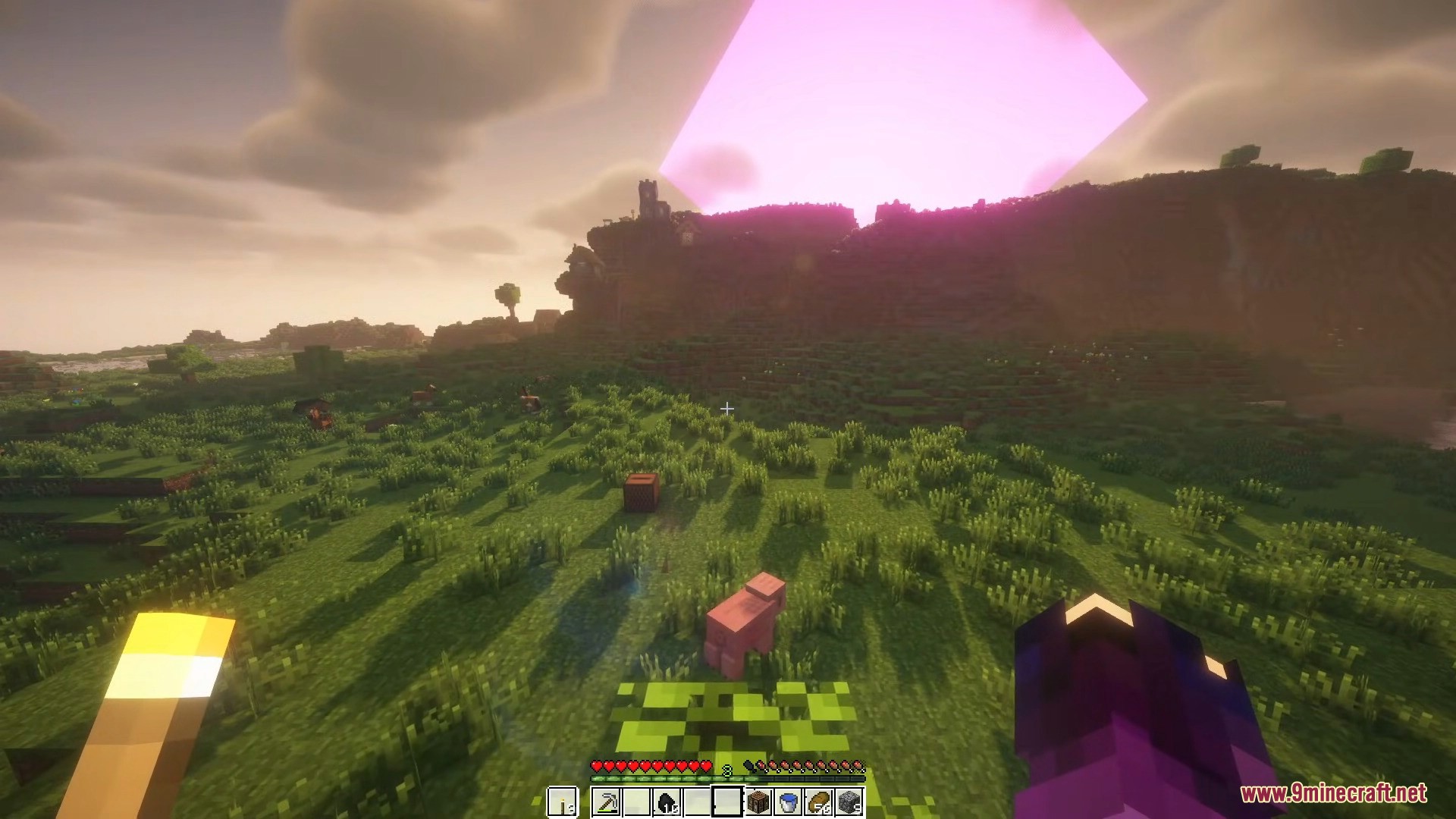
Task: Open the www.9minecraft.net watermark link
Action: pyautogui.click(x=1333, y=793)
